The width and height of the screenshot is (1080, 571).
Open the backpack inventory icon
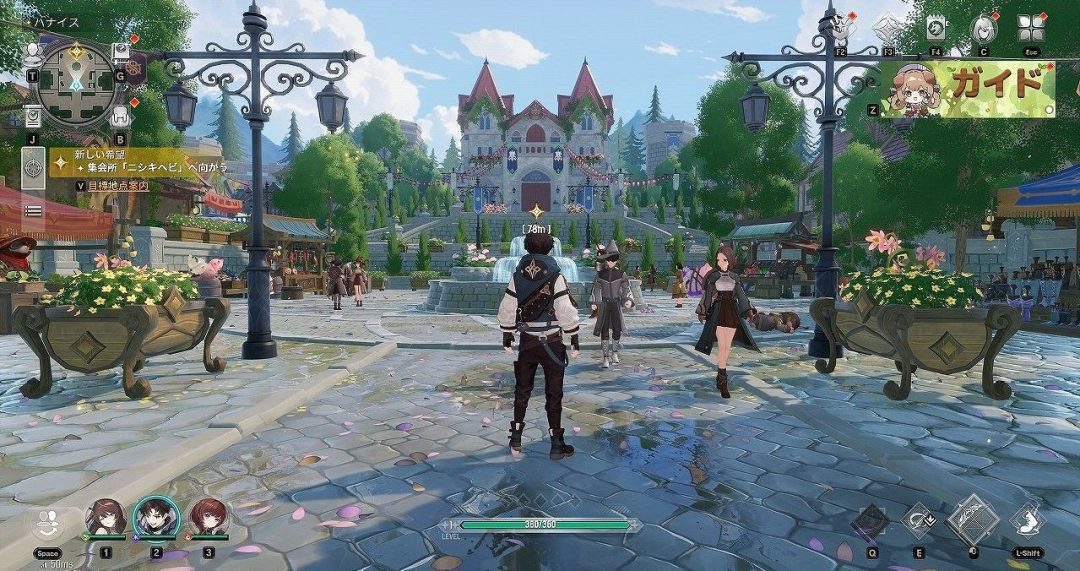point(121,115)
